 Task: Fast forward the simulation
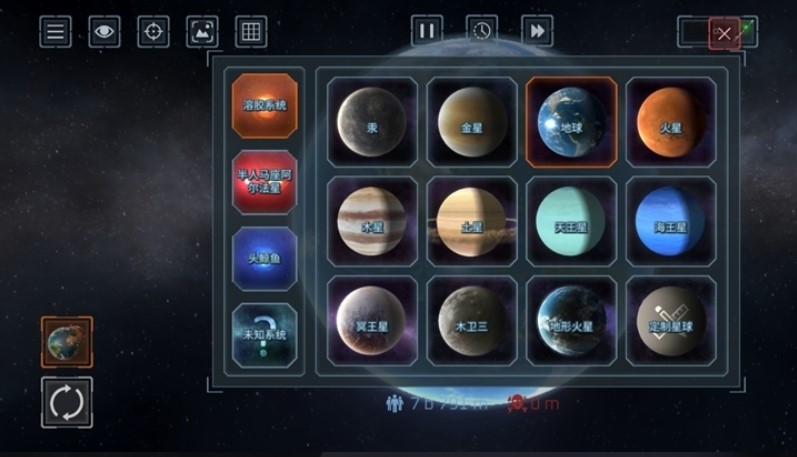point(537,31)
